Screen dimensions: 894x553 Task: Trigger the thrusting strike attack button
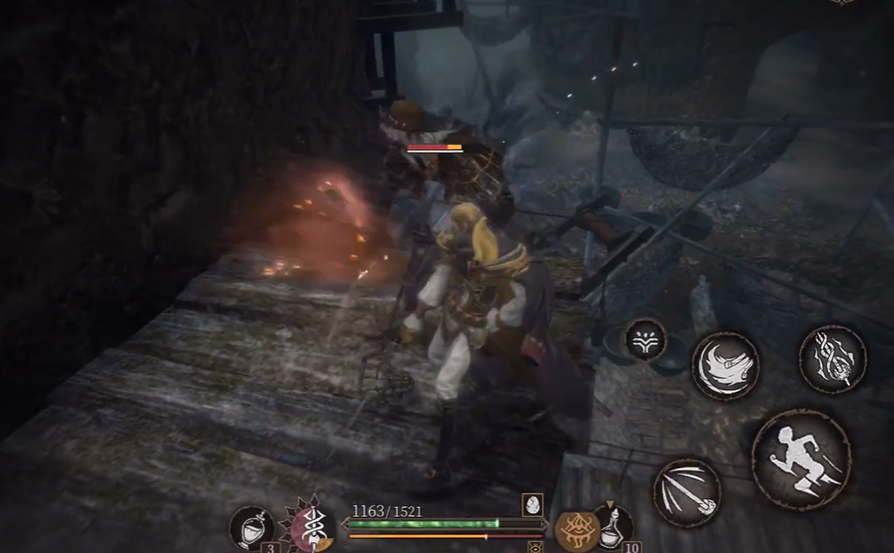pos(687,492)
